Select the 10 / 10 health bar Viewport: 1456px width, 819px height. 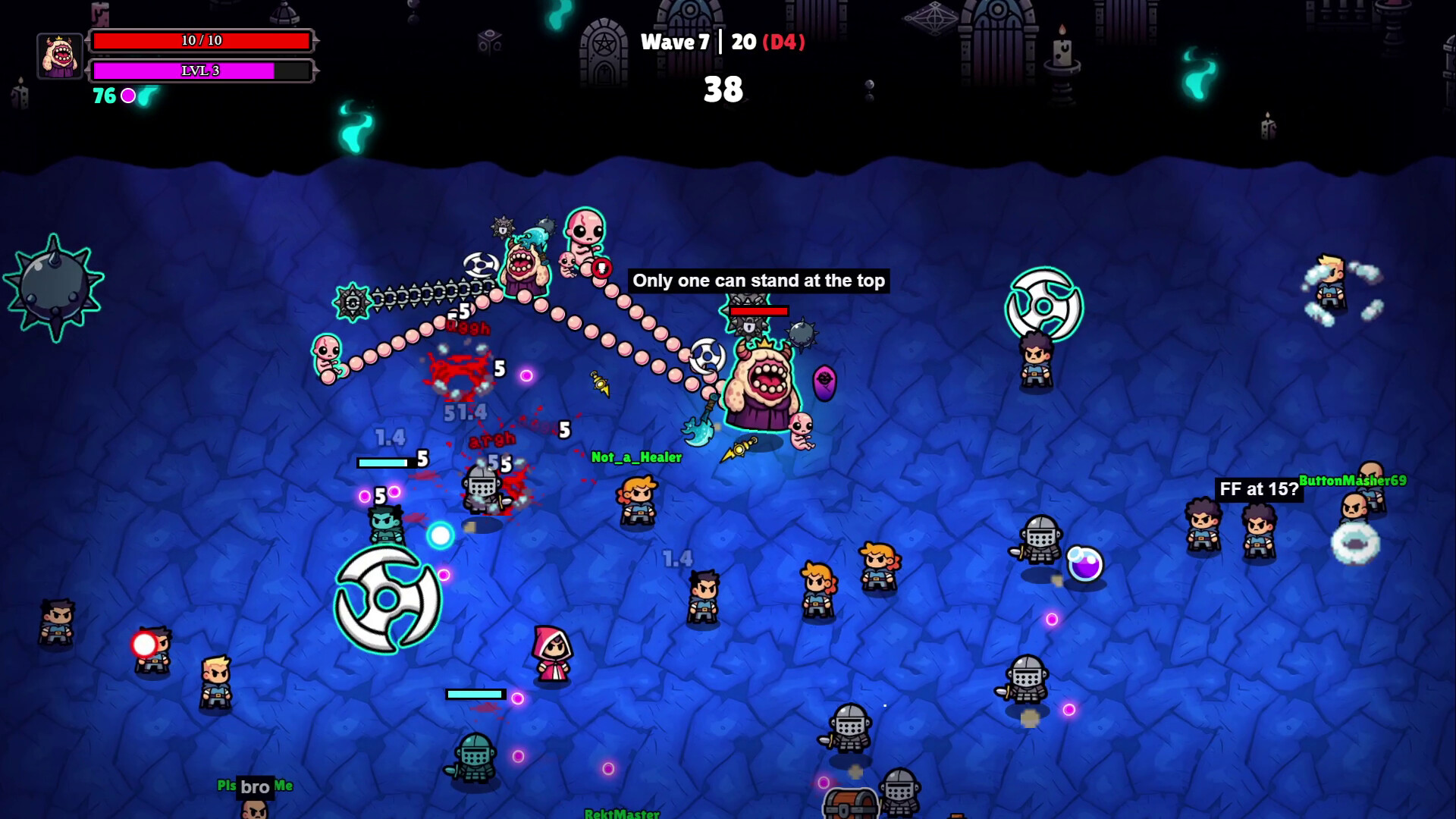(201, 39)
